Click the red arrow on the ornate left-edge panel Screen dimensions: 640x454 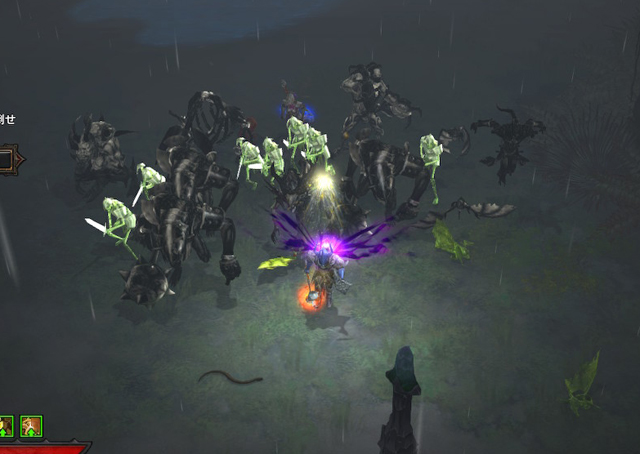point(19,158)
